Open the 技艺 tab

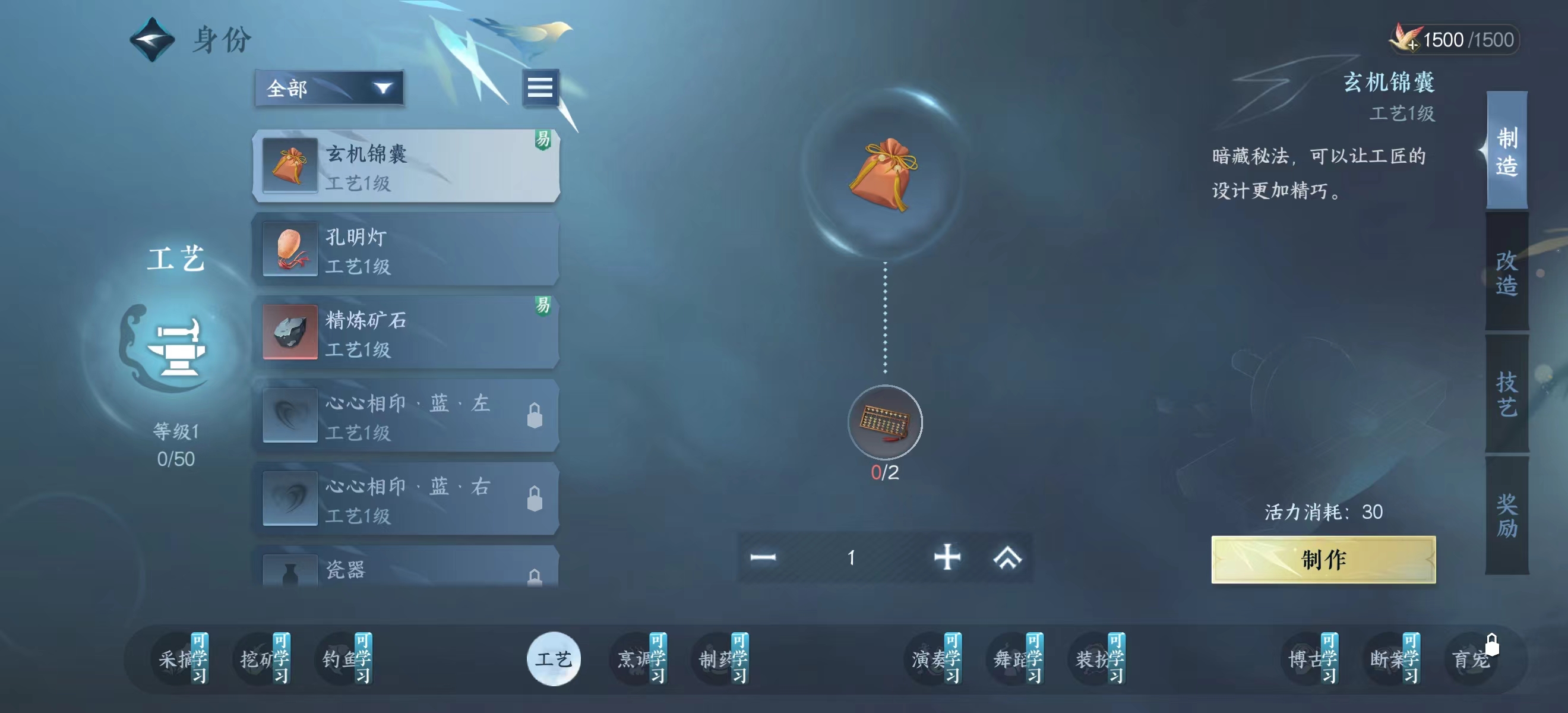pyautogui.click(x=1506, y=394)
